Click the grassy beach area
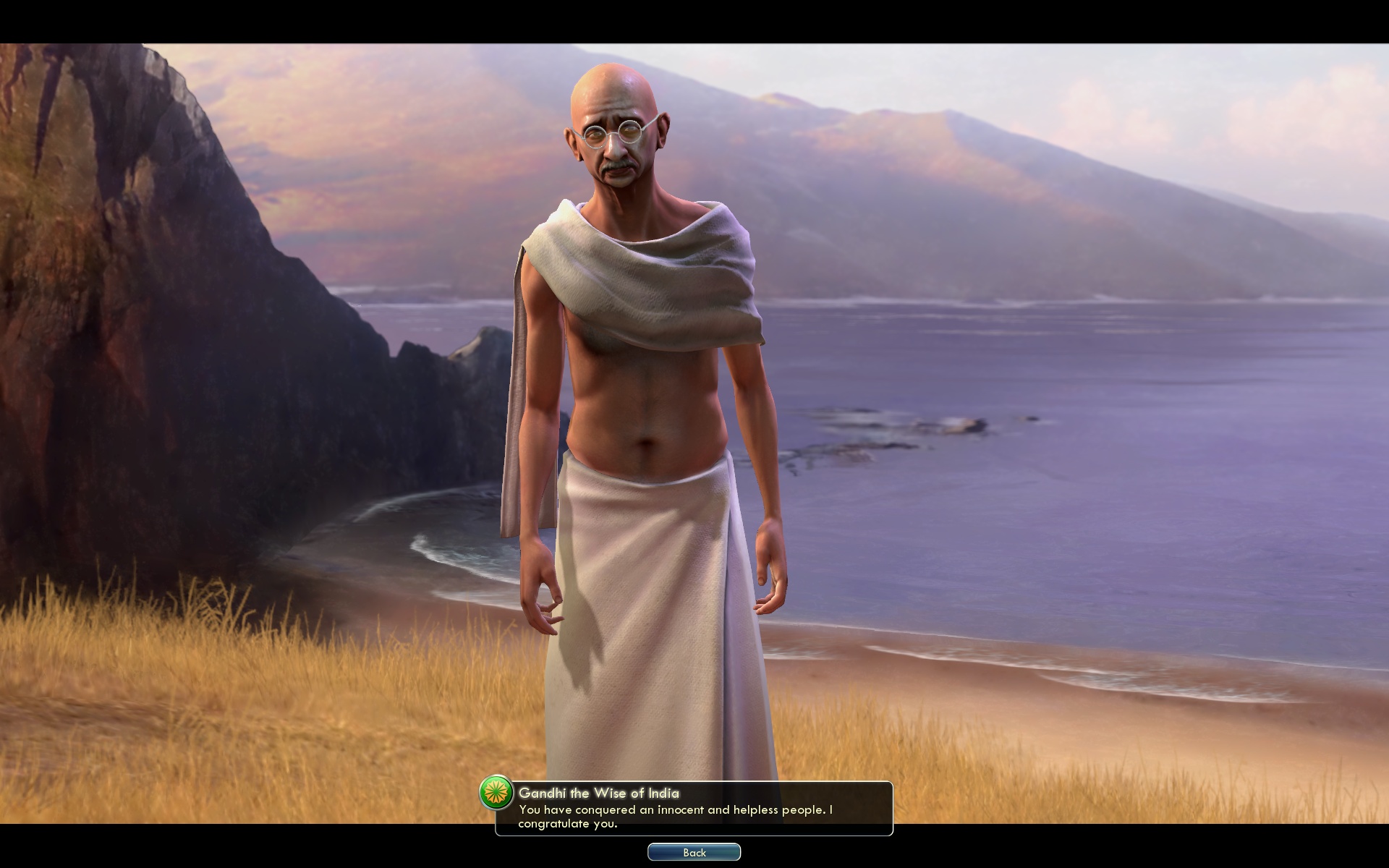Image resolution: width=1389 pixels, height=868 pixels. point(217,687)
